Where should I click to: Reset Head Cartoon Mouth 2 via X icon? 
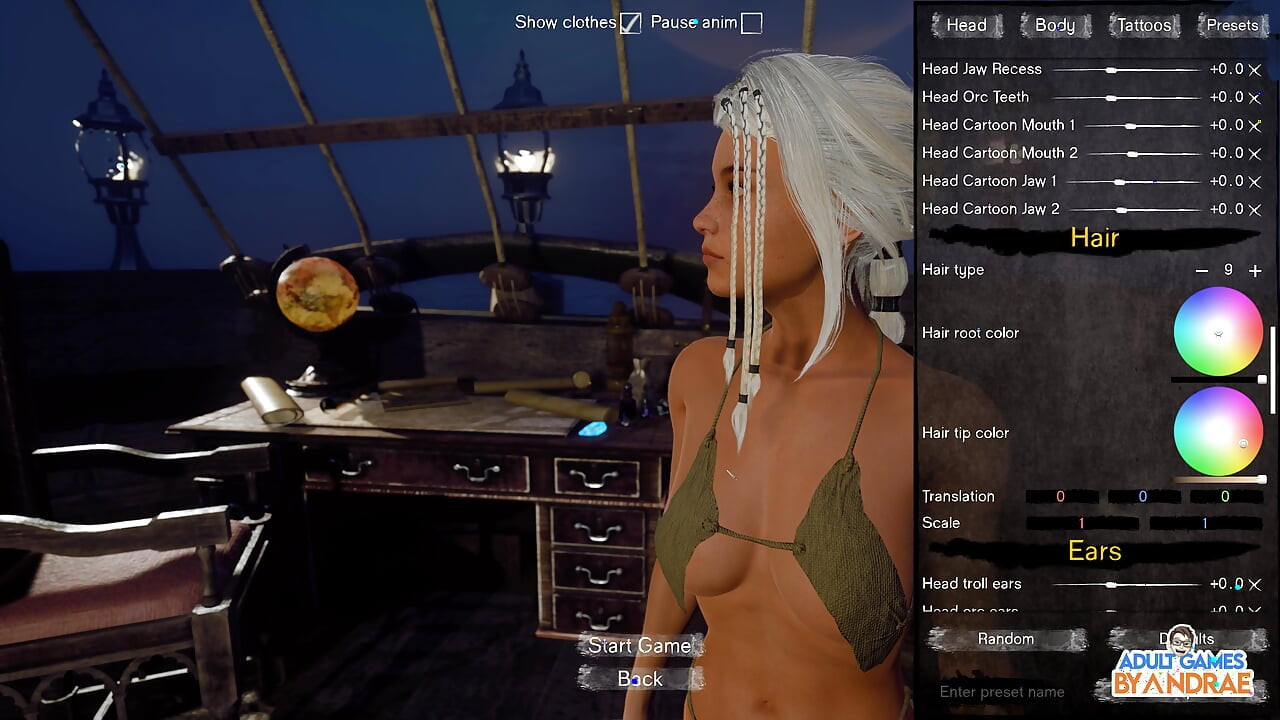click(x=1256, y=153)
